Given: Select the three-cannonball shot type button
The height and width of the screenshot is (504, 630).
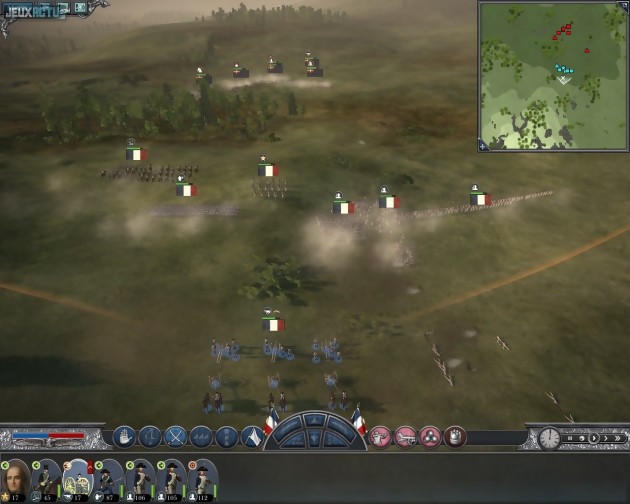Looking at the screenshot, I should coord(431,436).
